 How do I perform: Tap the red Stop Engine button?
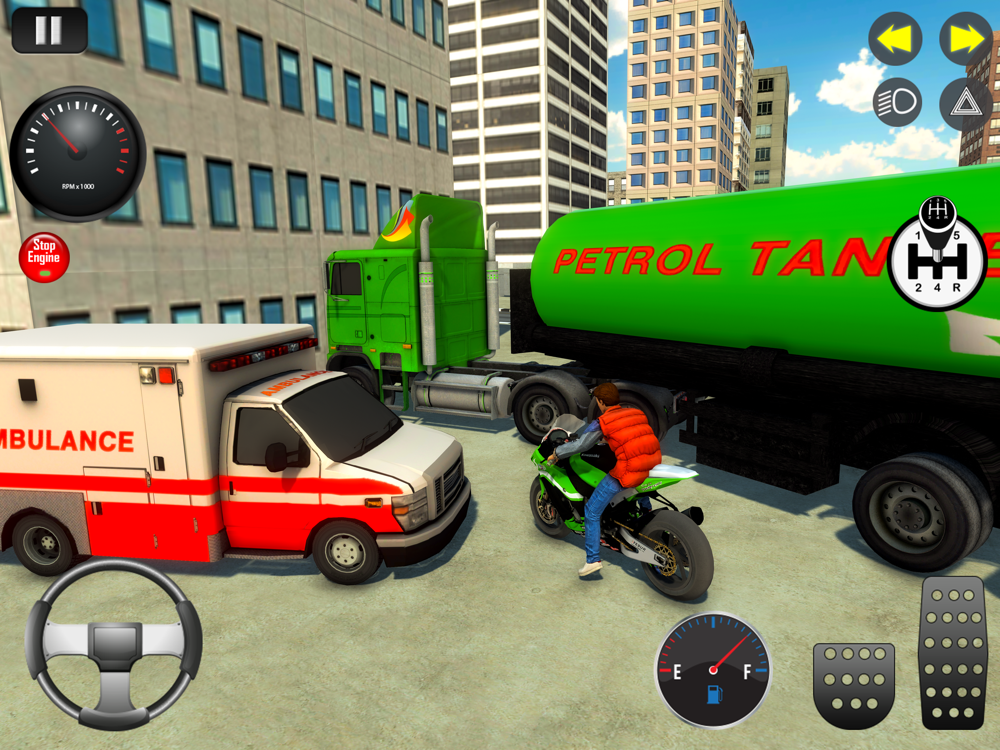[44, 258]
